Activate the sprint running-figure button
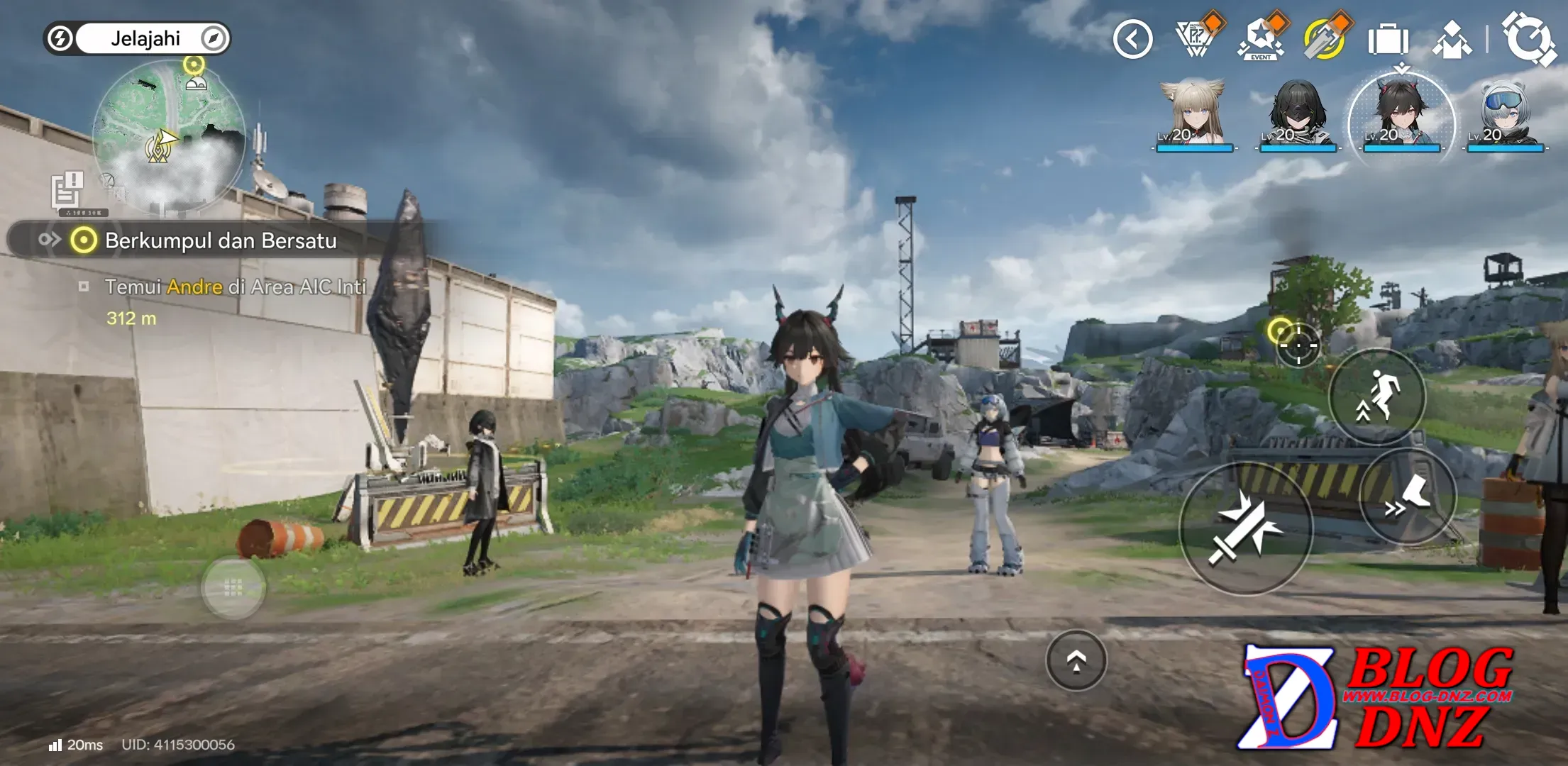Viewport: 1568px width, 766px height. click(x=1377, y=396)
